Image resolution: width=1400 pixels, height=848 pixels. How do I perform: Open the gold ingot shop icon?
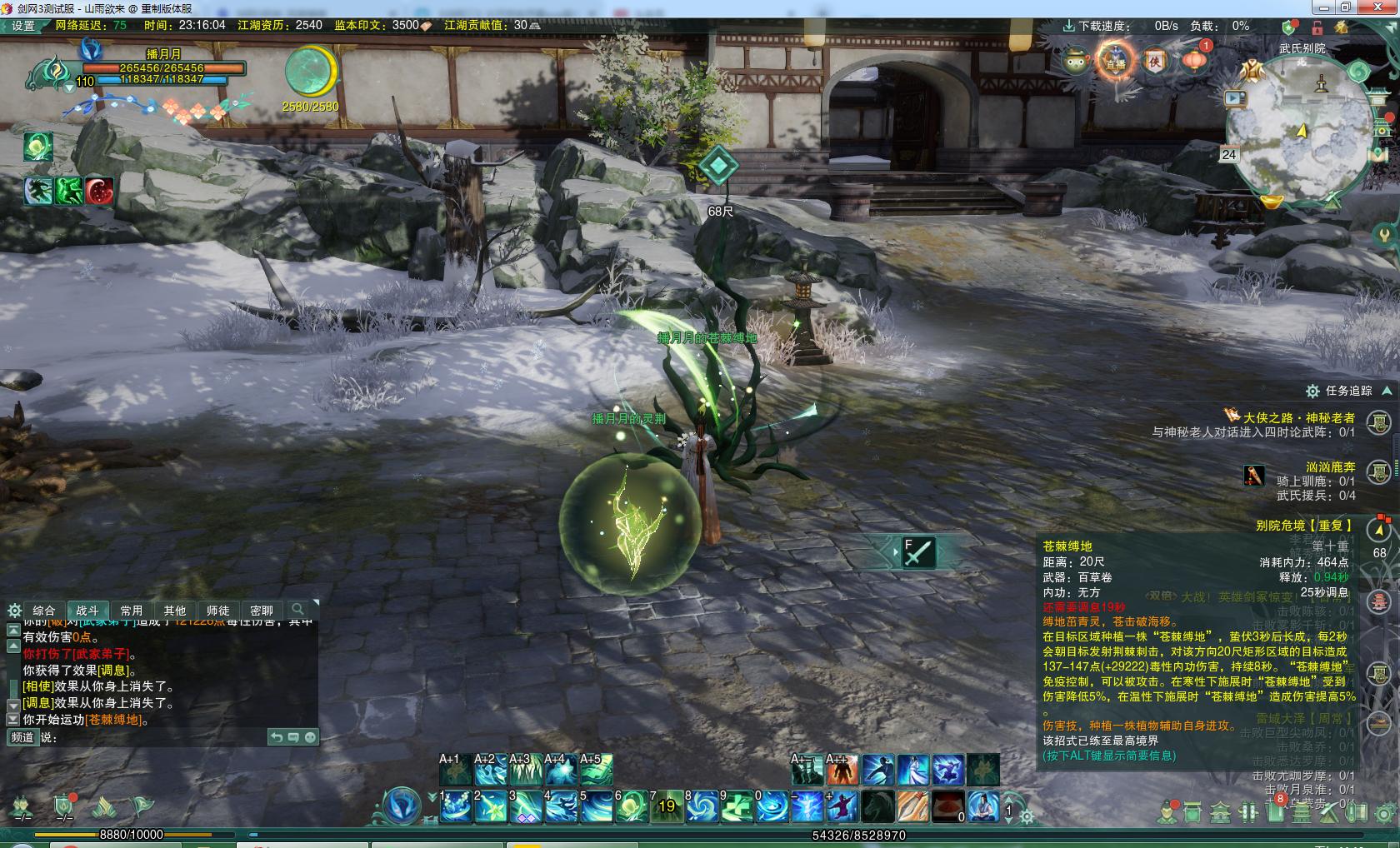click(x=1272, y=202)
